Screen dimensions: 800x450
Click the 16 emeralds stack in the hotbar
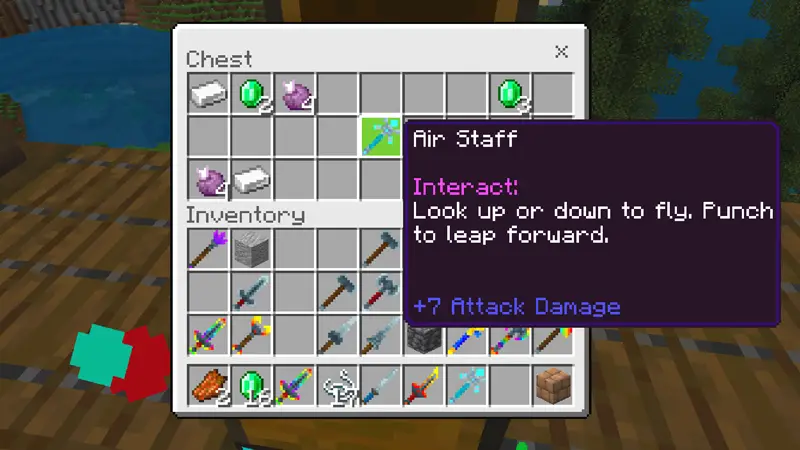tap(251, 385)
